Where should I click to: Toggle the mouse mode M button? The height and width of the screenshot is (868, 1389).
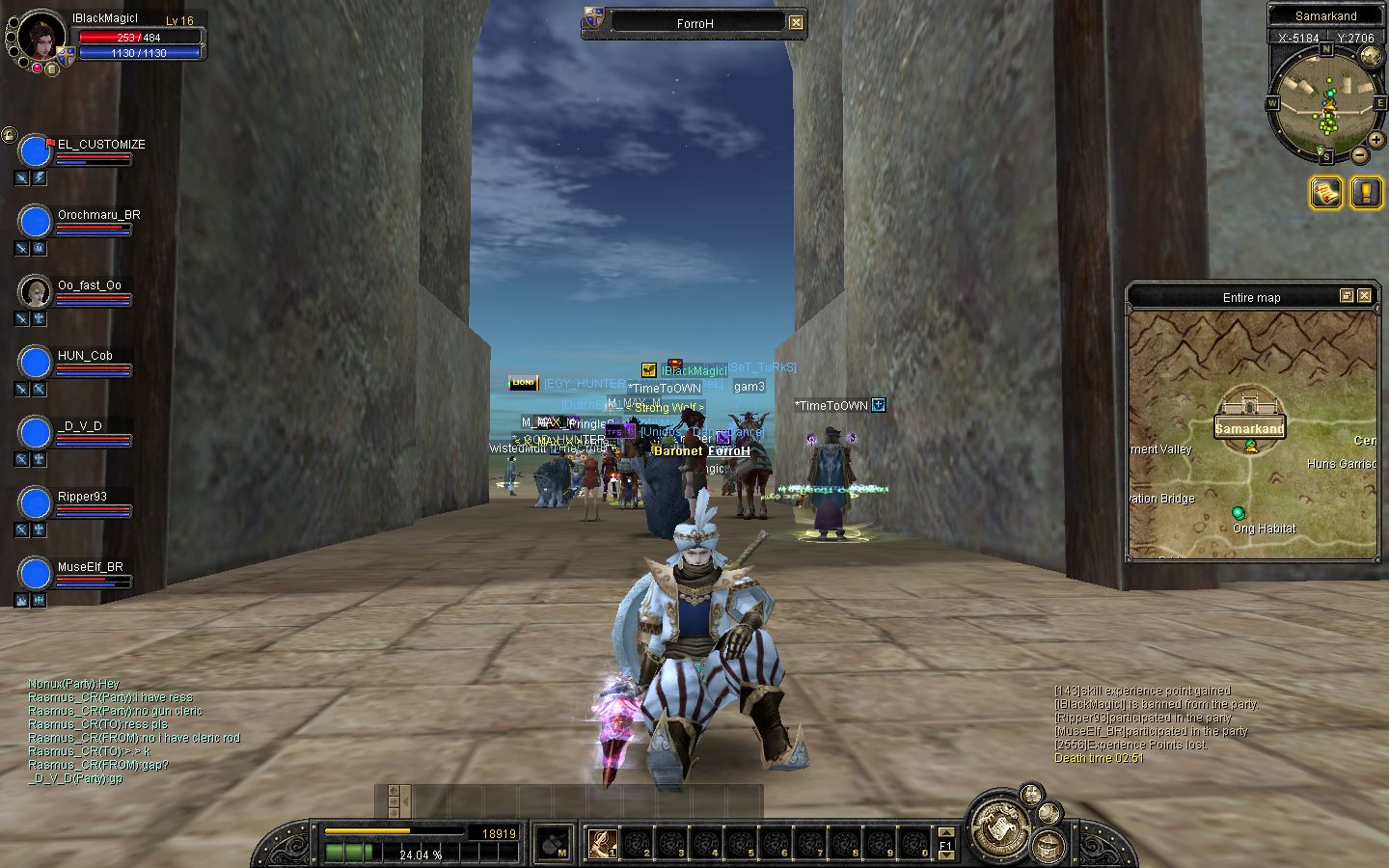tap(553, 844)
